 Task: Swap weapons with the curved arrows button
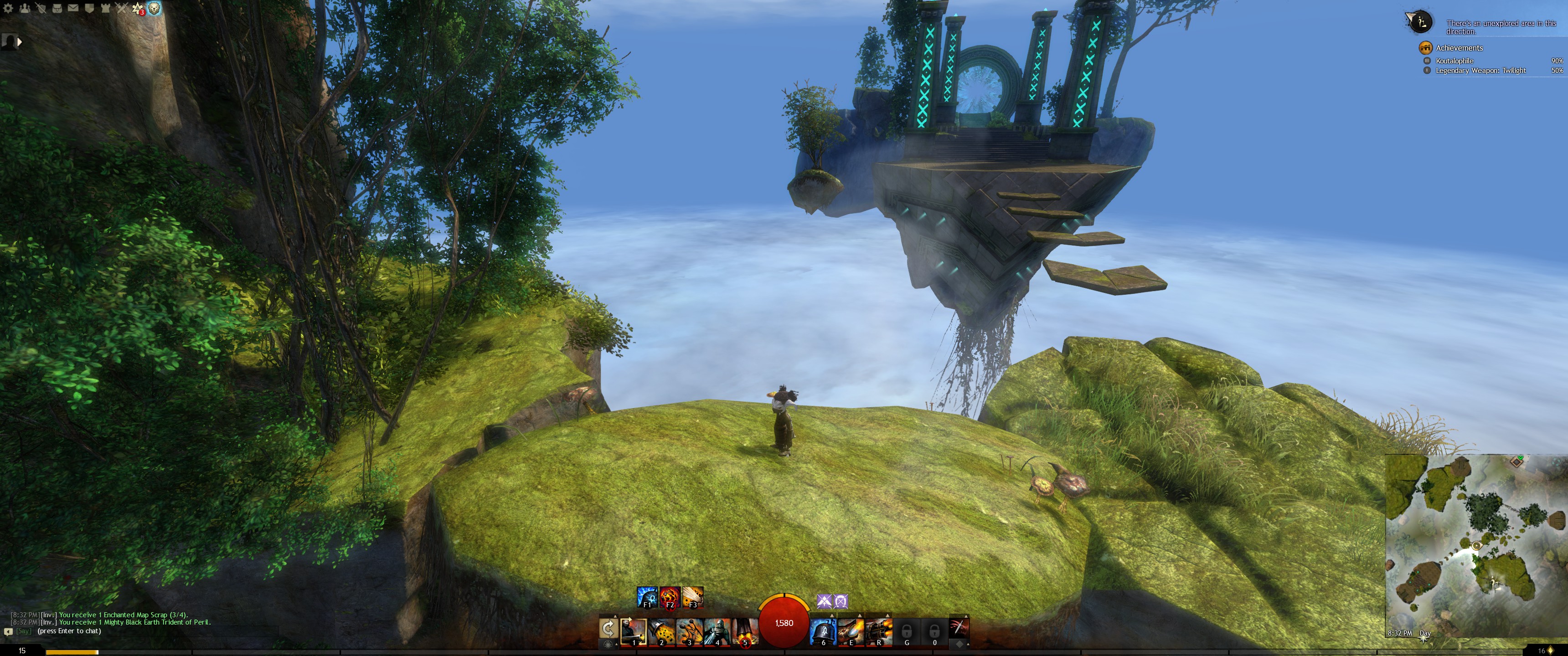point(608,629)
